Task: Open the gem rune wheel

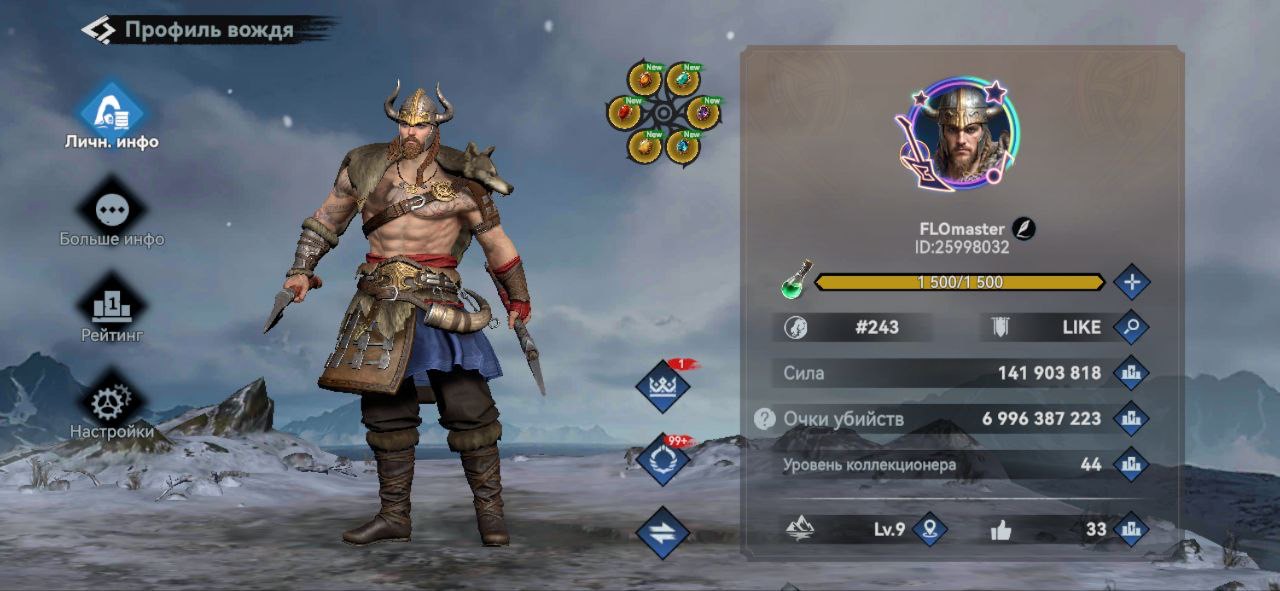Action: coord(663,113)
